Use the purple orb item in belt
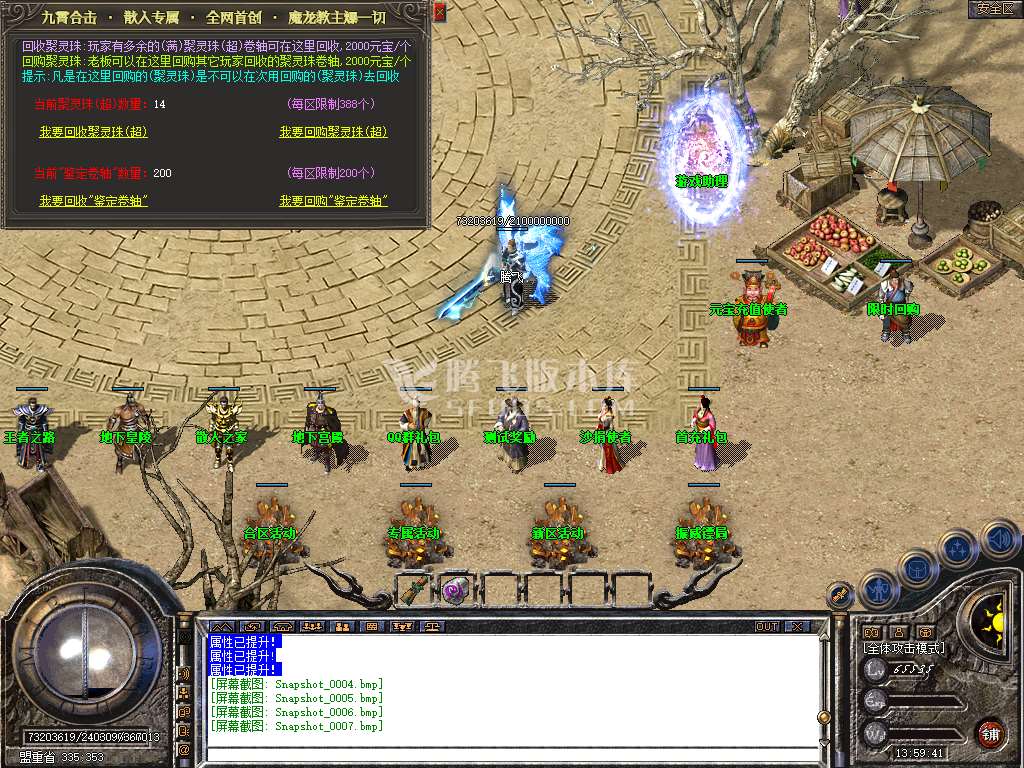Viewport: 1024px width, 768px height. [x=456, y=590]
